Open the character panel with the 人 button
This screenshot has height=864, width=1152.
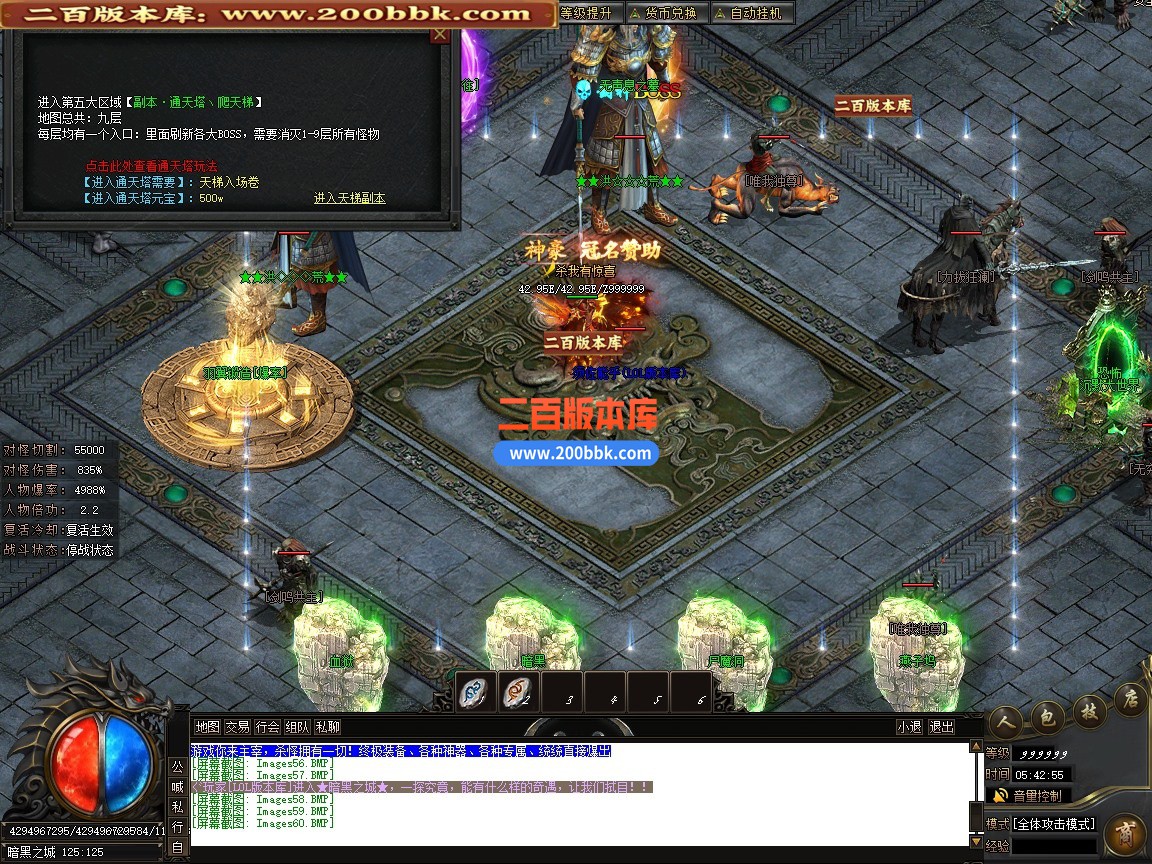pos(1005,722)
